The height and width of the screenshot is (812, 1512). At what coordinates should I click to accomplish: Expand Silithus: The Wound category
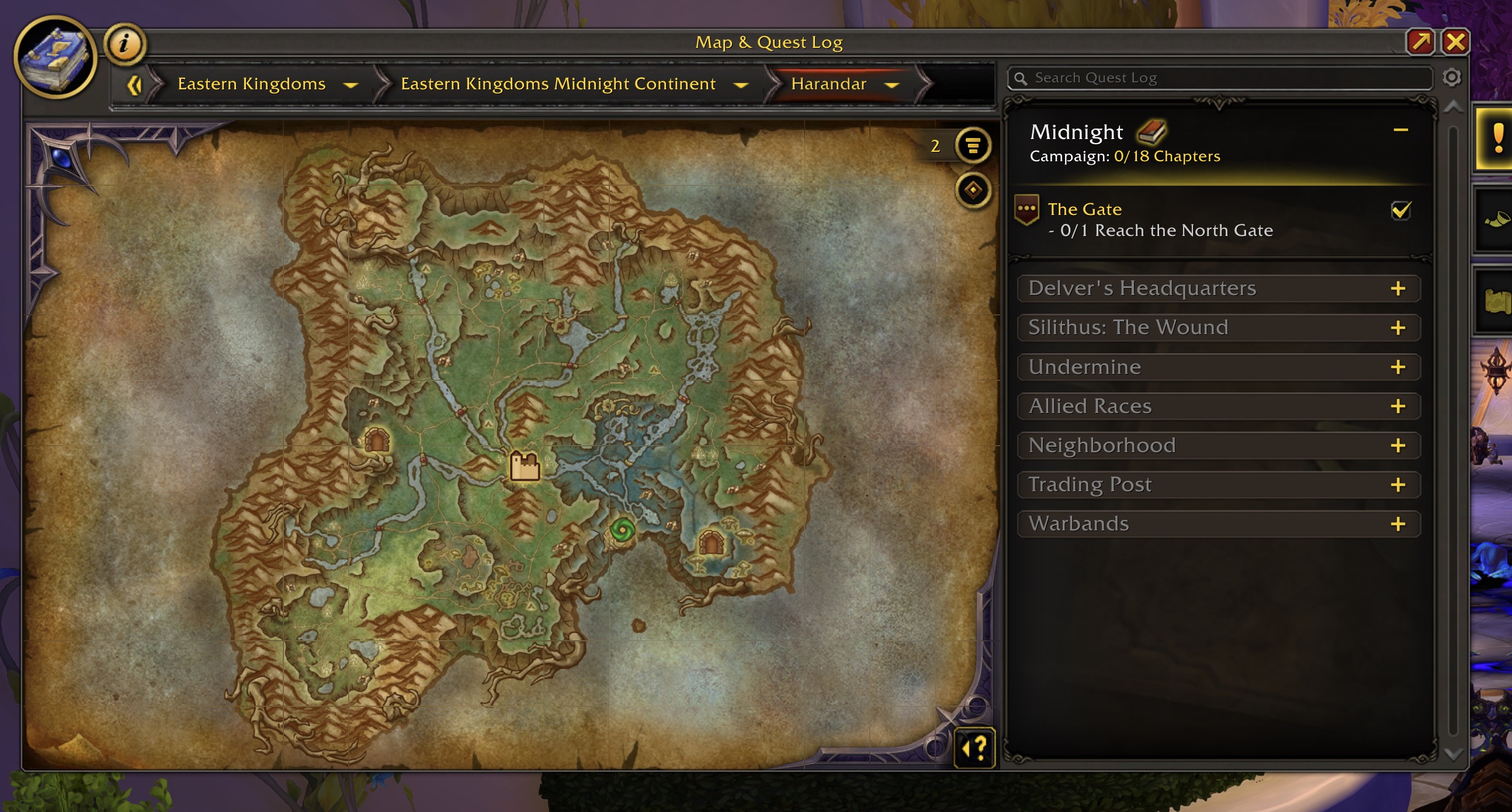1397,328
